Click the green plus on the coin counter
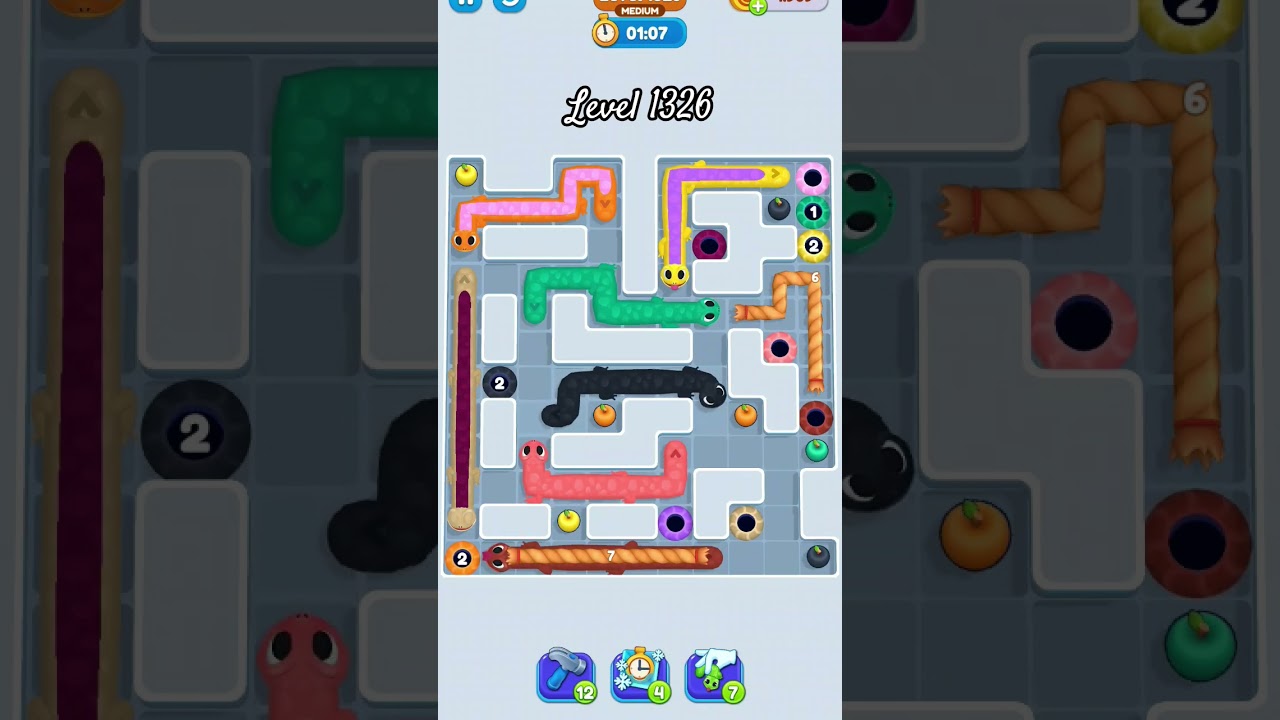 757,6
